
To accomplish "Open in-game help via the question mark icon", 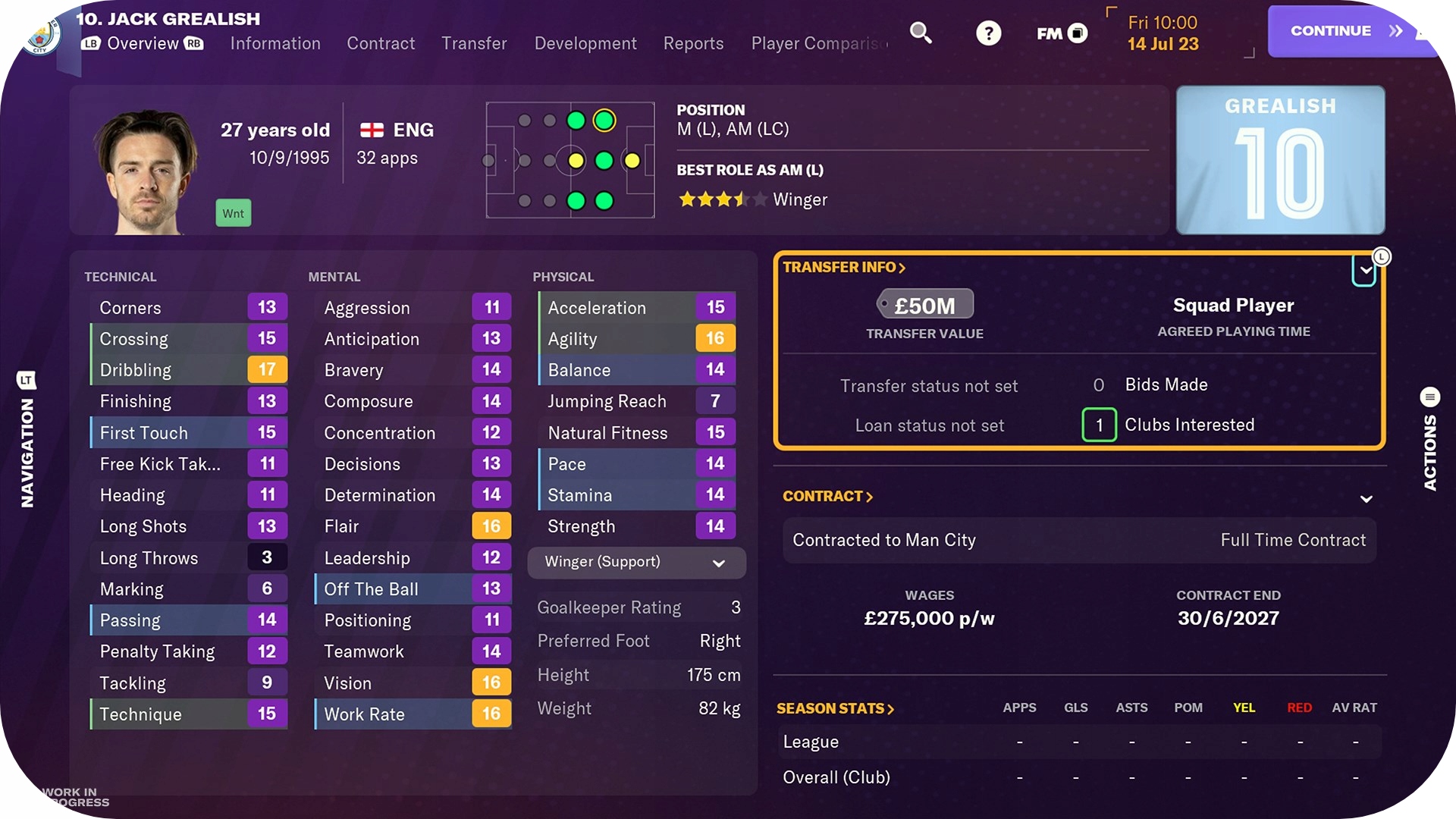I will pos(988,33).
